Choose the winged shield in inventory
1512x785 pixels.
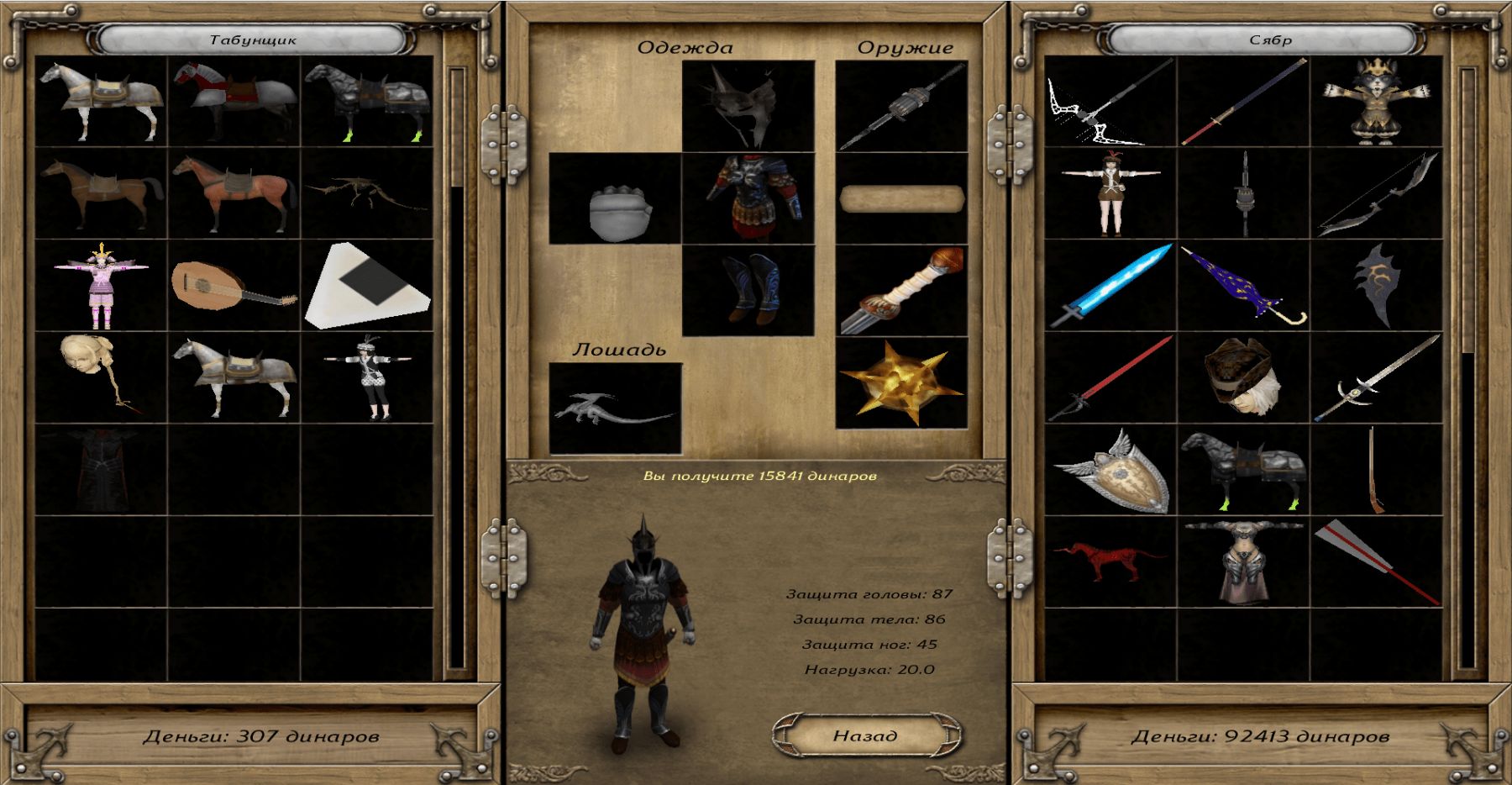[1110, 471]
